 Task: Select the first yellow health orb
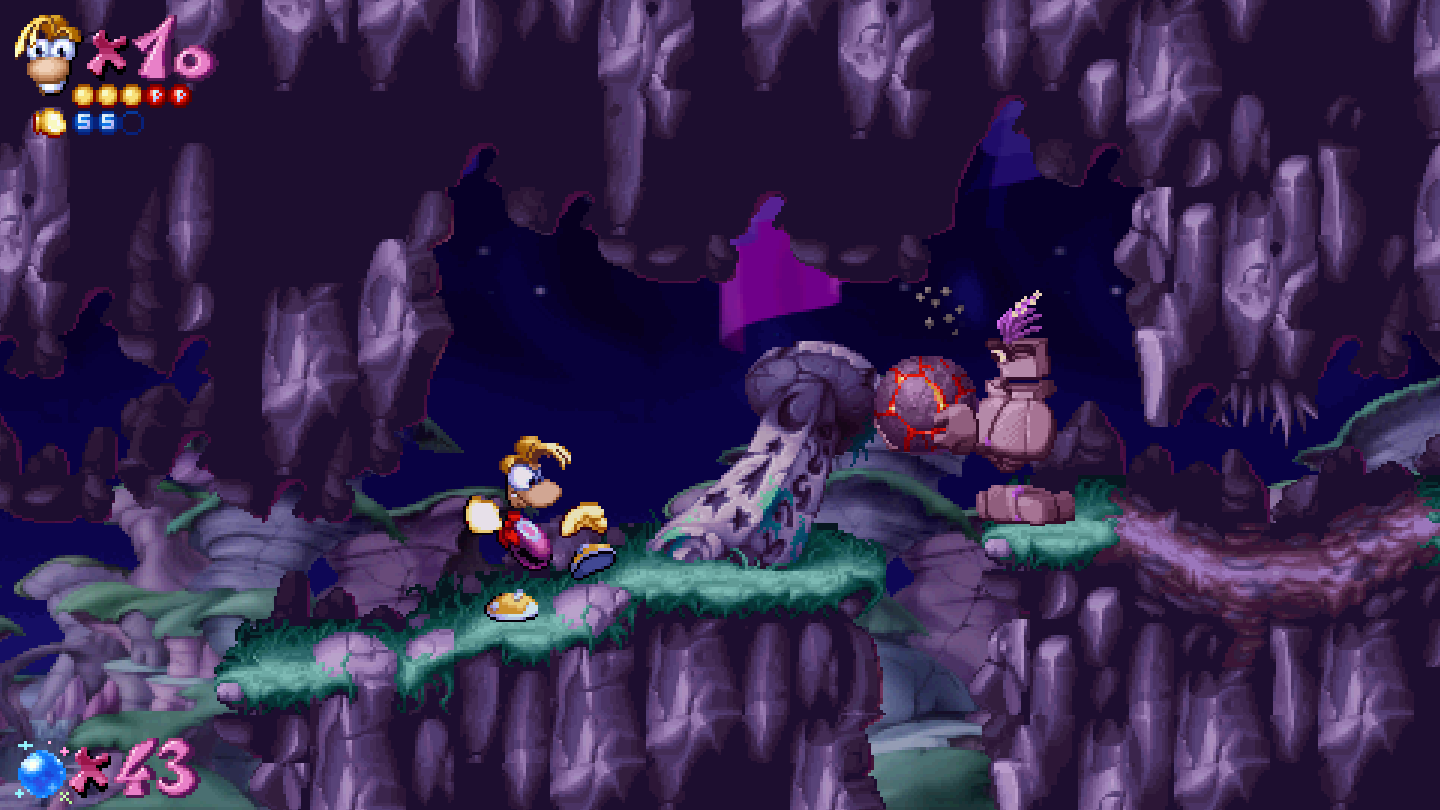[x=82, y=96]
